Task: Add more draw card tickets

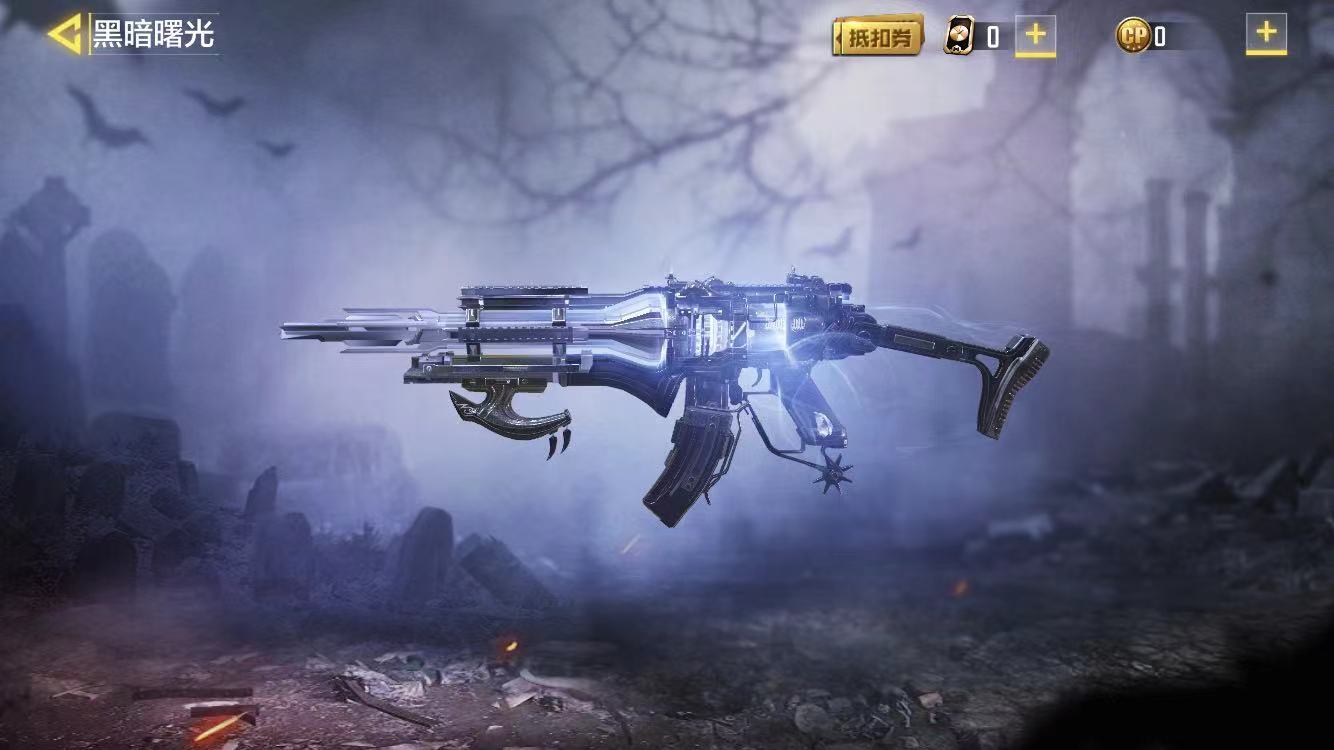Action: click(1035, 35)
